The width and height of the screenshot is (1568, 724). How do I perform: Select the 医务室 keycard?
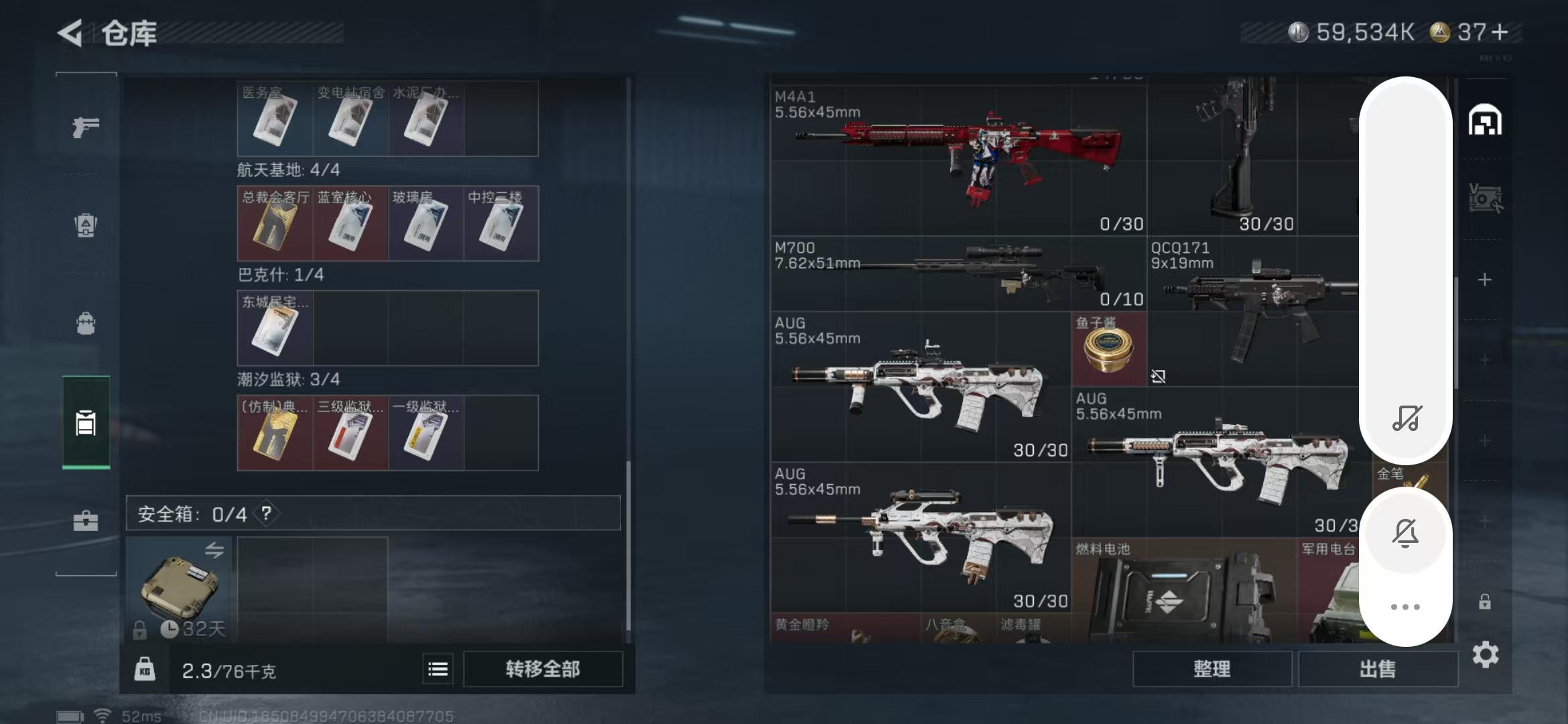[x=275, y=119]
